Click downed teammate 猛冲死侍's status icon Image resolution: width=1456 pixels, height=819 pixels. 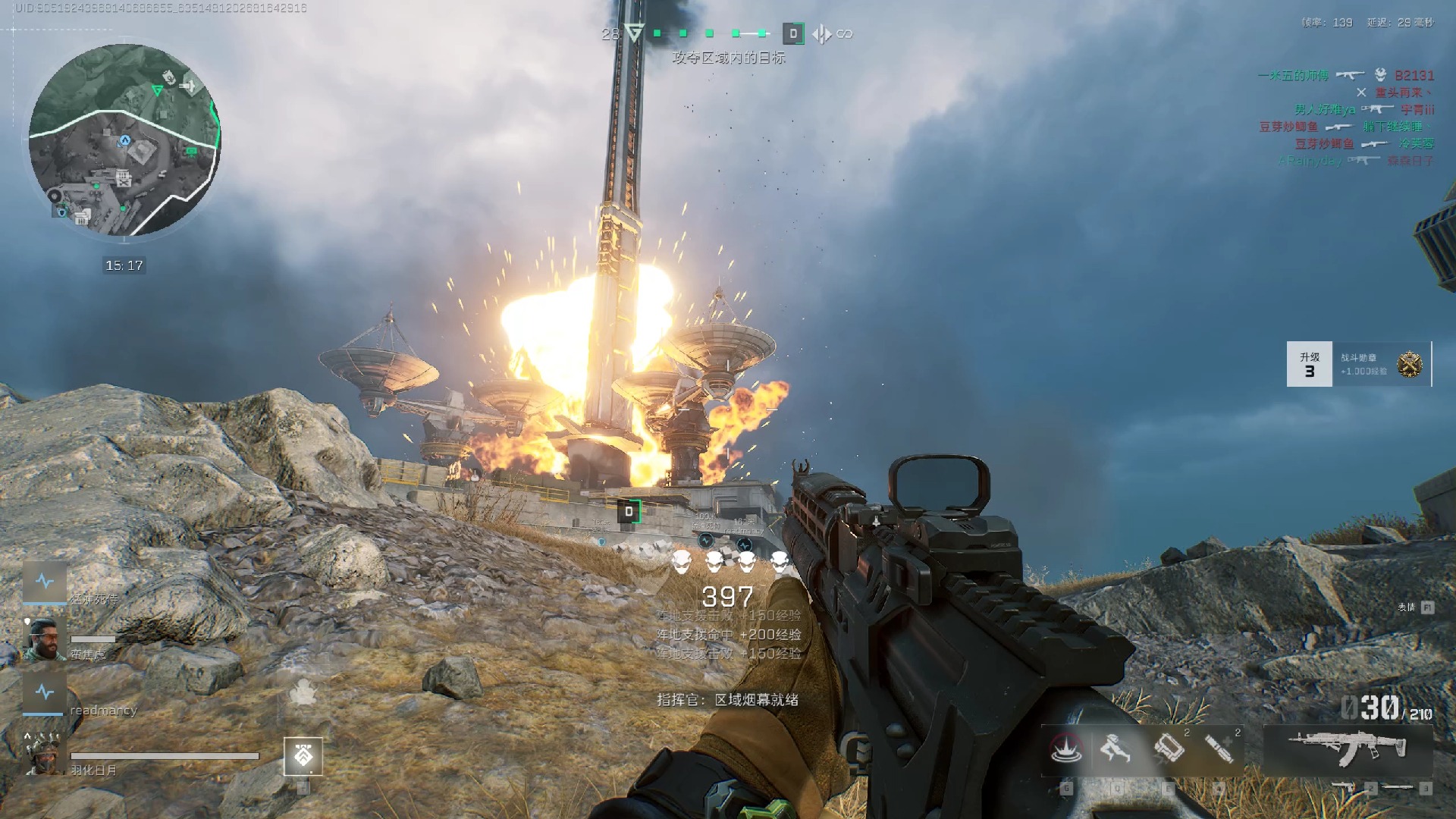45,582
